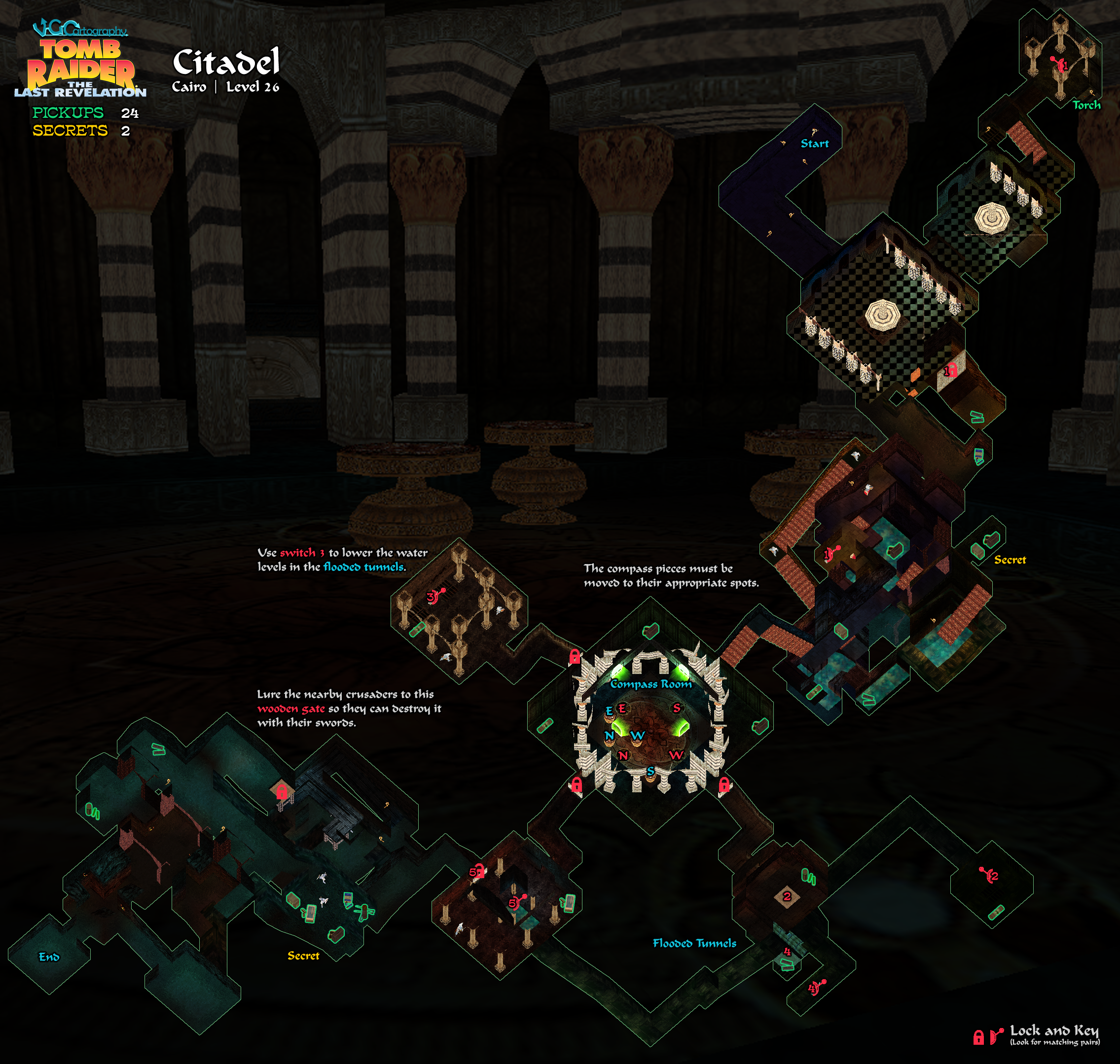Select the Compass Room label
1120x1064 pixels.
click(651, 684)
